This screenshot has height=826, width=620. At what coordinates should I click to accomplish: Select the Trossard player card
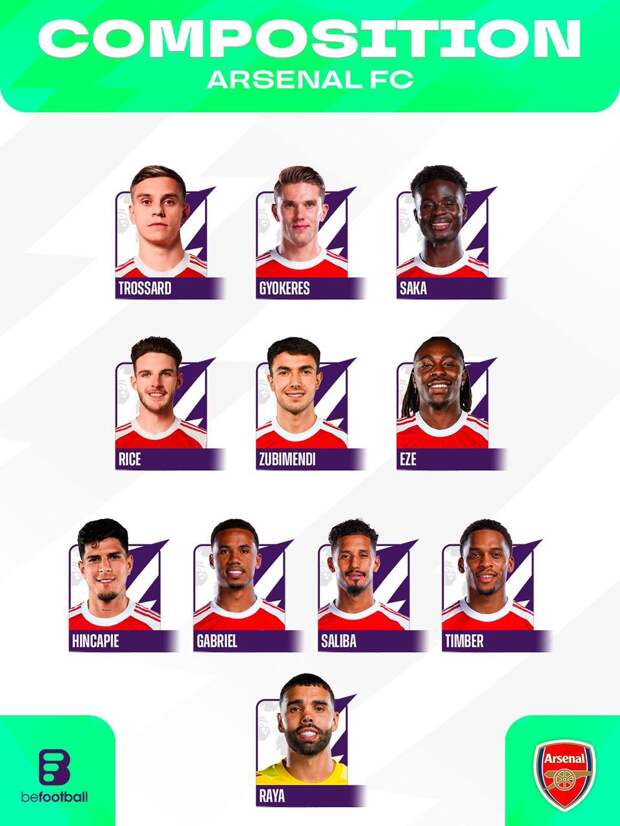164,236
